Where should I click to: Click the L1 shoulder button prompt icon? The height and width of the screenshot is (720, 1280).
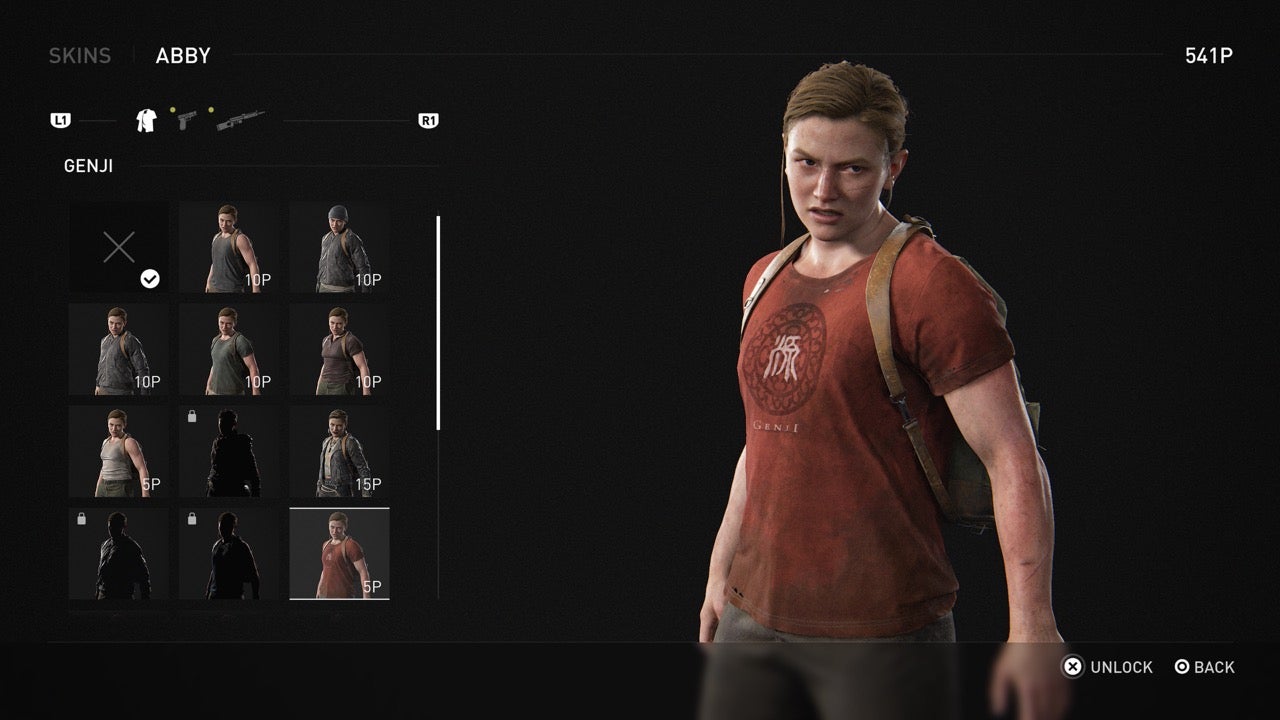pos(62,120)
